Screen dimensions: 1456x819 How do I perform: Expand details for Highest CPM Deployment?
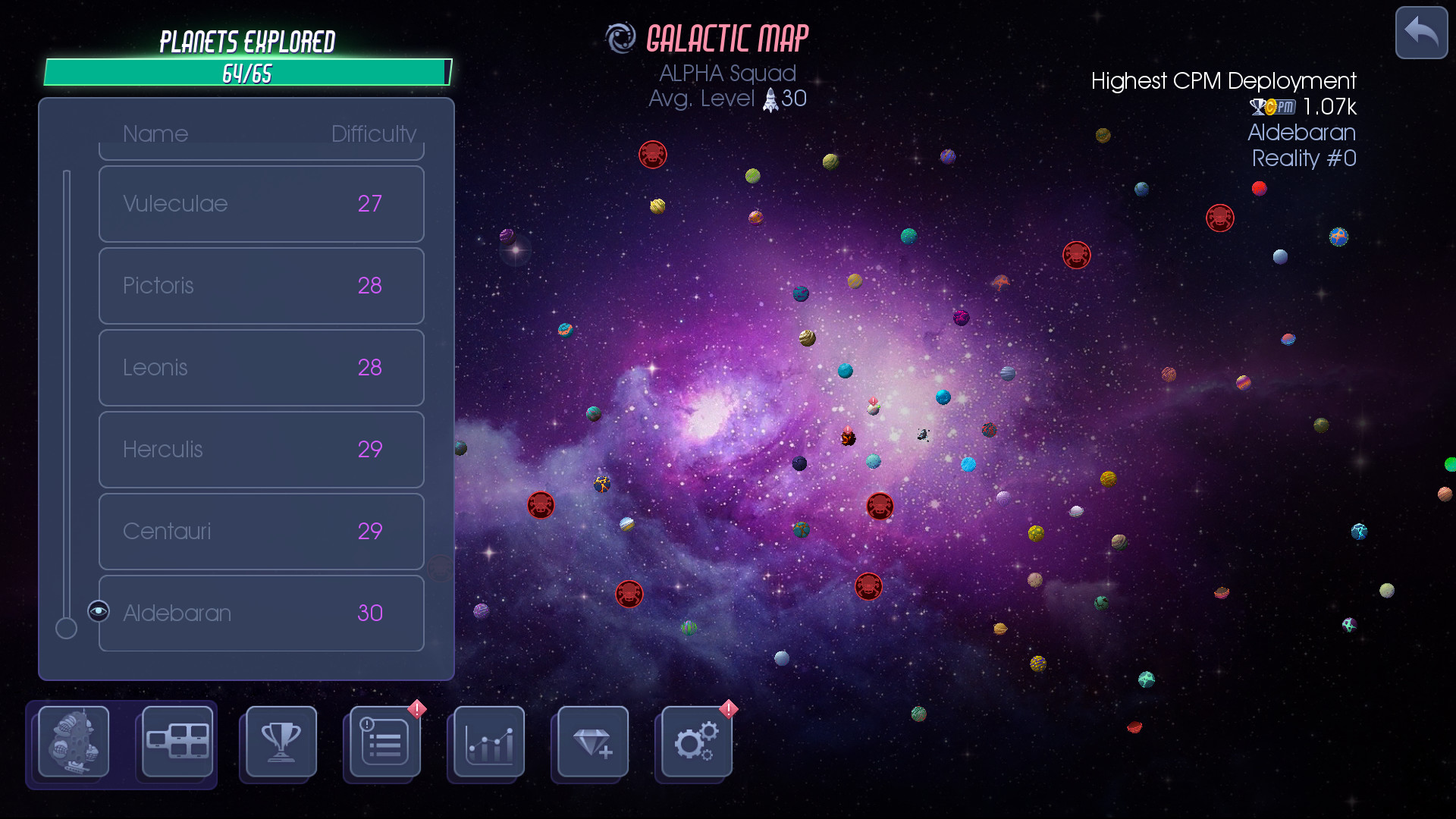1223,81
